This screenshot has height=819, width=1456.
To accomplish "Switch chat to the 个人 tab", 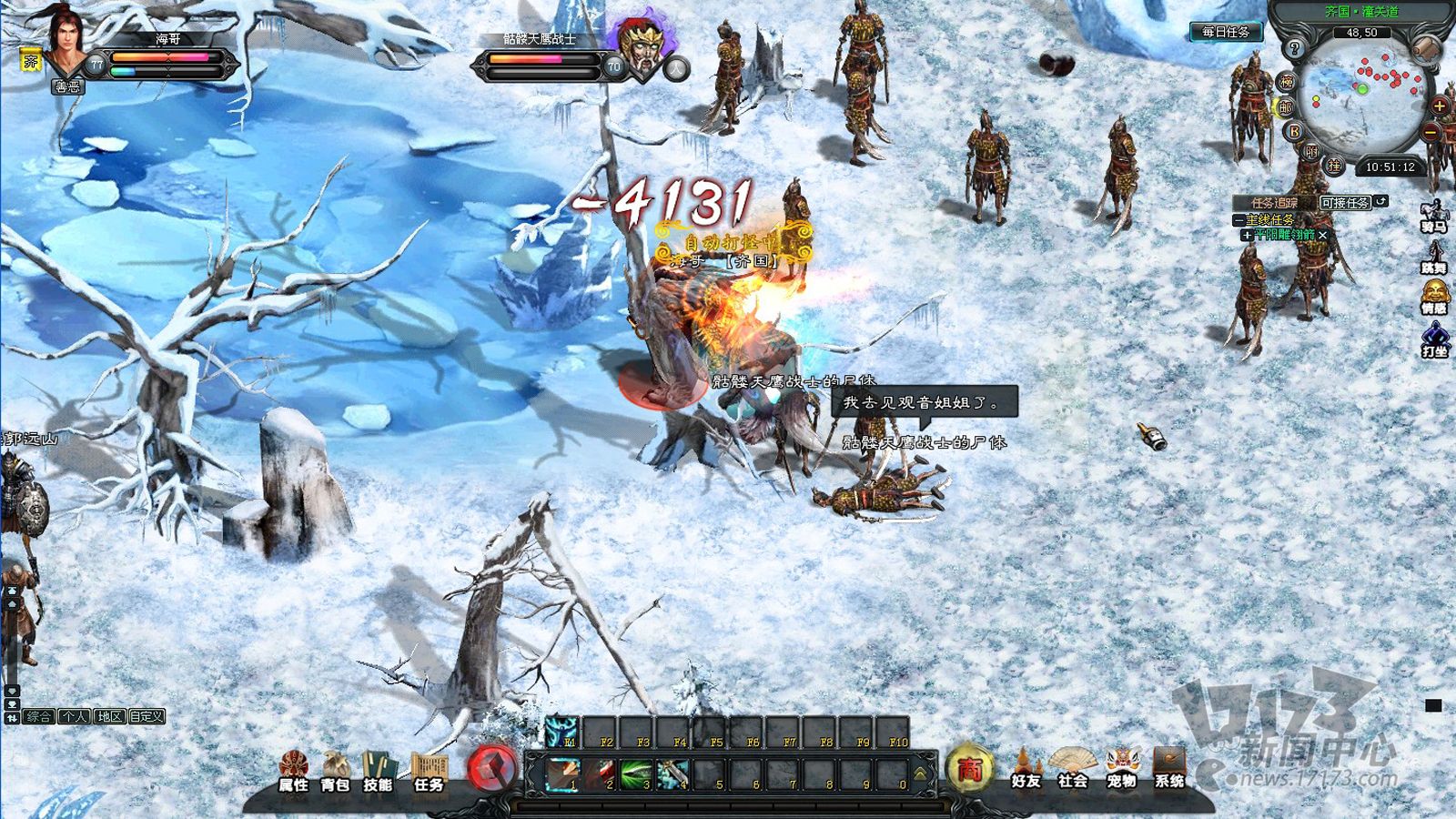I will click(75, 717).
